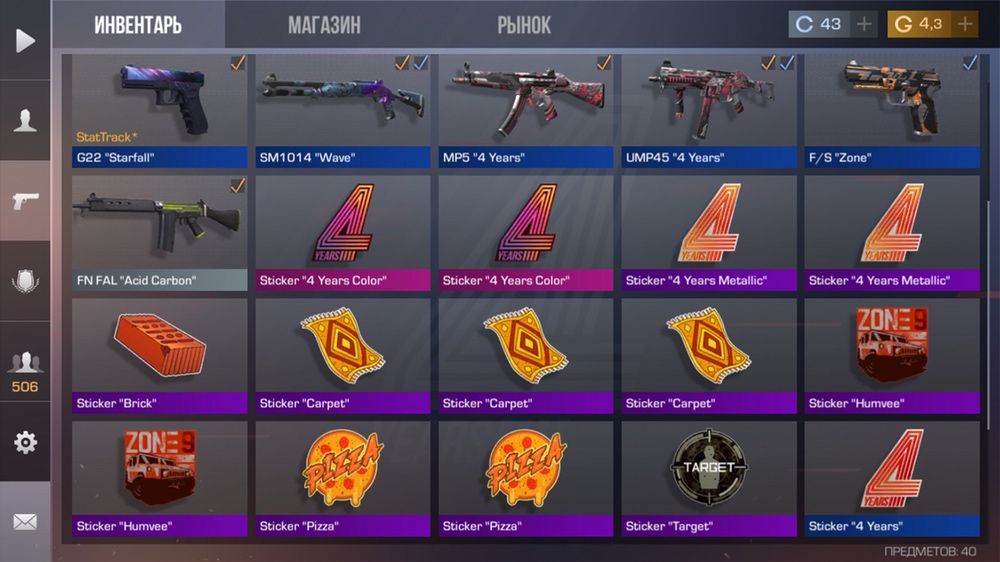
Task: Add gold with the plus button
Action: point(965,24)
